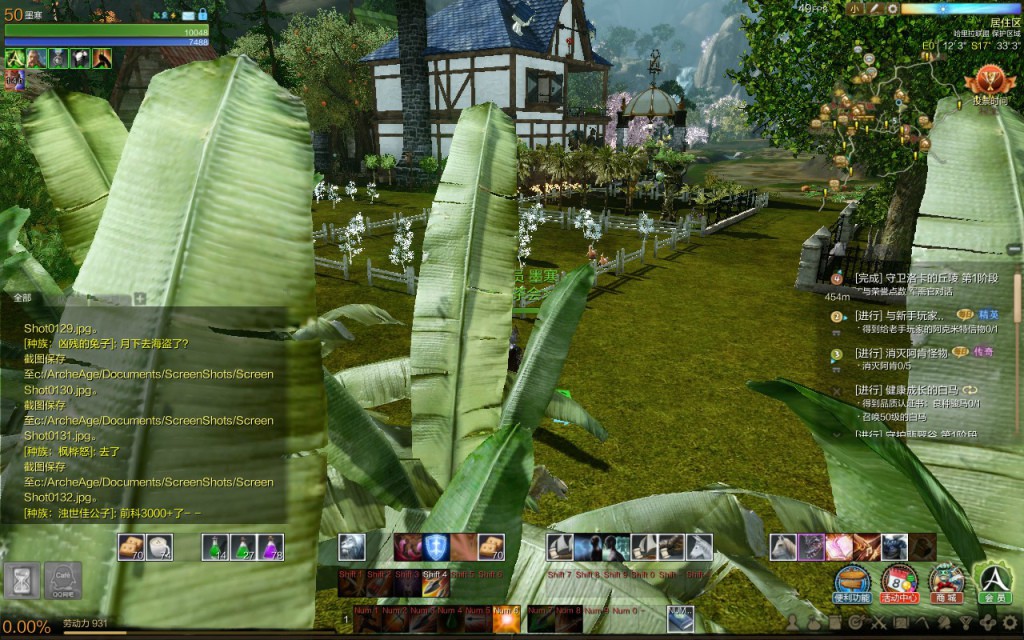The width and height of the screenshot is (1024, 640).
Task: Add a new chat tab with plus
Action: (140, 298)
